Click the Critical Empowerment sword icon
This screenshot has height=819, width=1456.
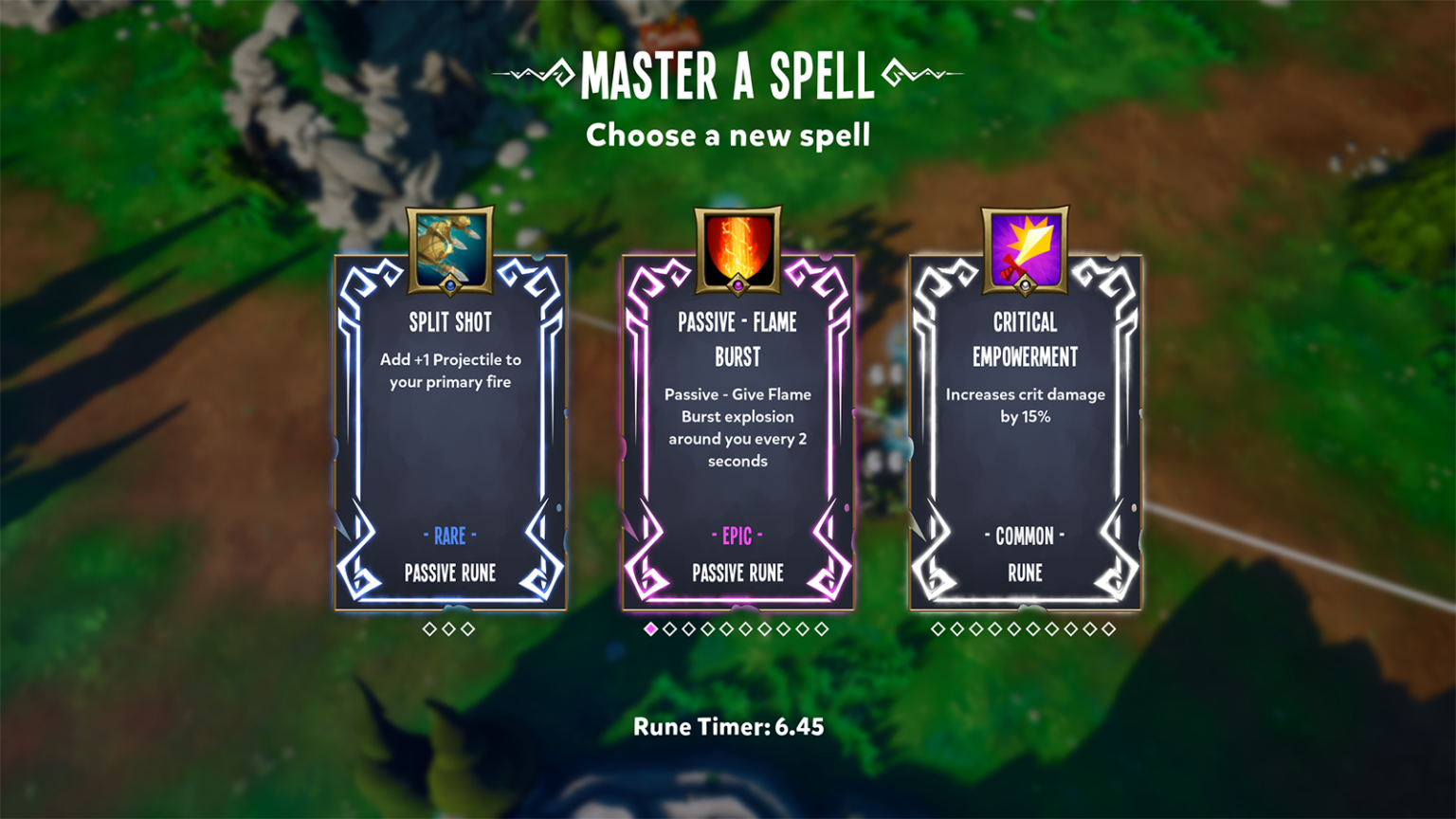click(x=1025, y=245)
